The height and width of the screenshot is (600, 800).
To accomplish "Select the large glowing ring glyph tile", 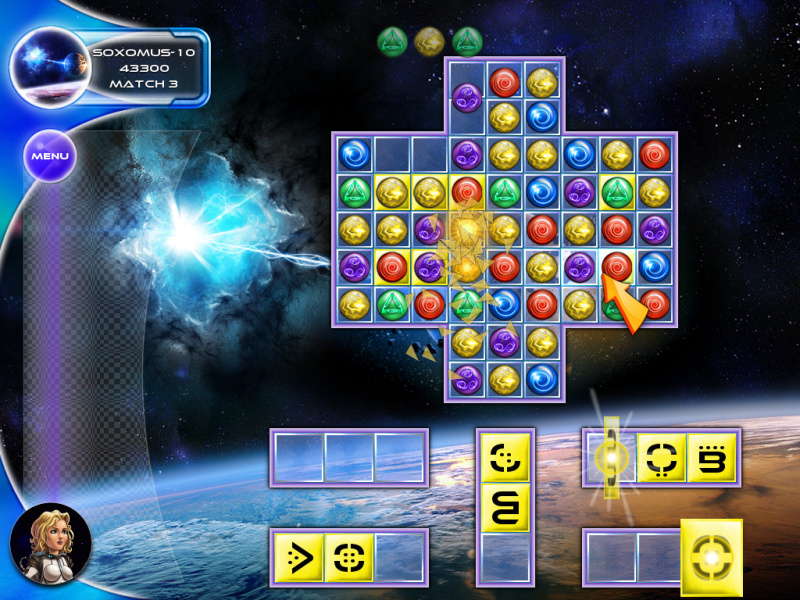I will 711,558.
